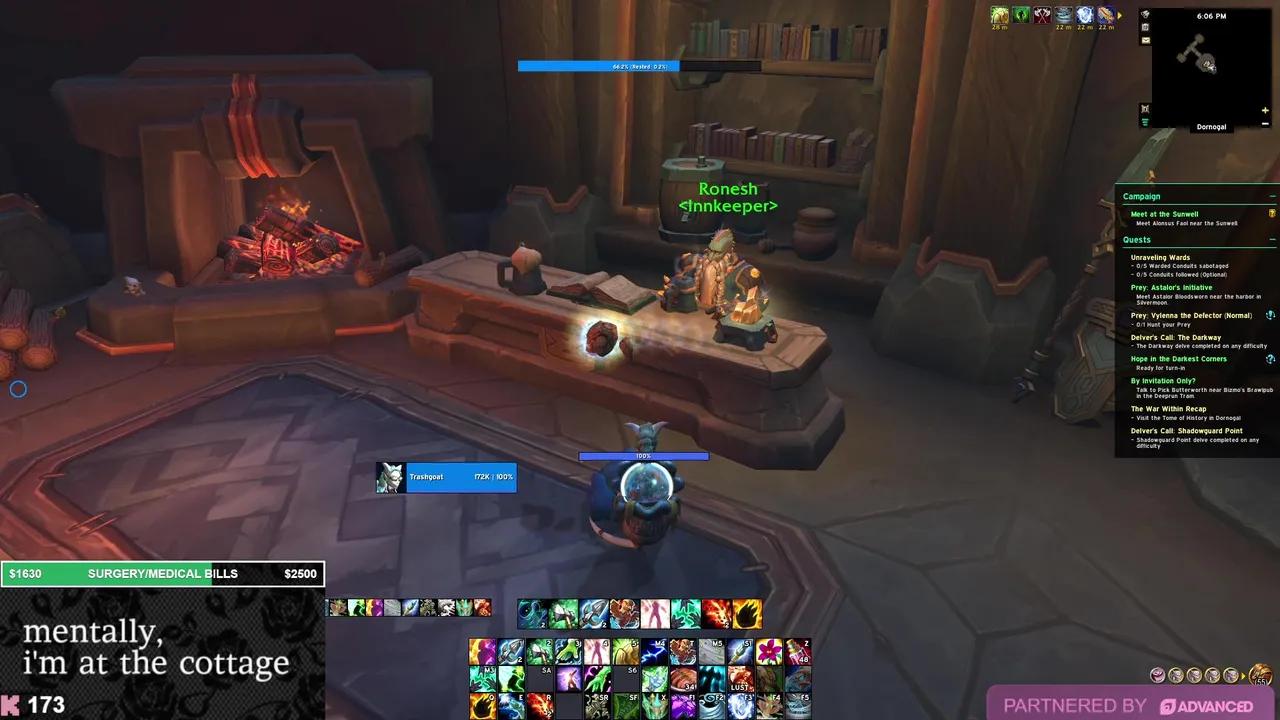The width and height of the screenshot is (1280, 720).
Task: Activate the ability bound to F1
Action: coord(684,703)
